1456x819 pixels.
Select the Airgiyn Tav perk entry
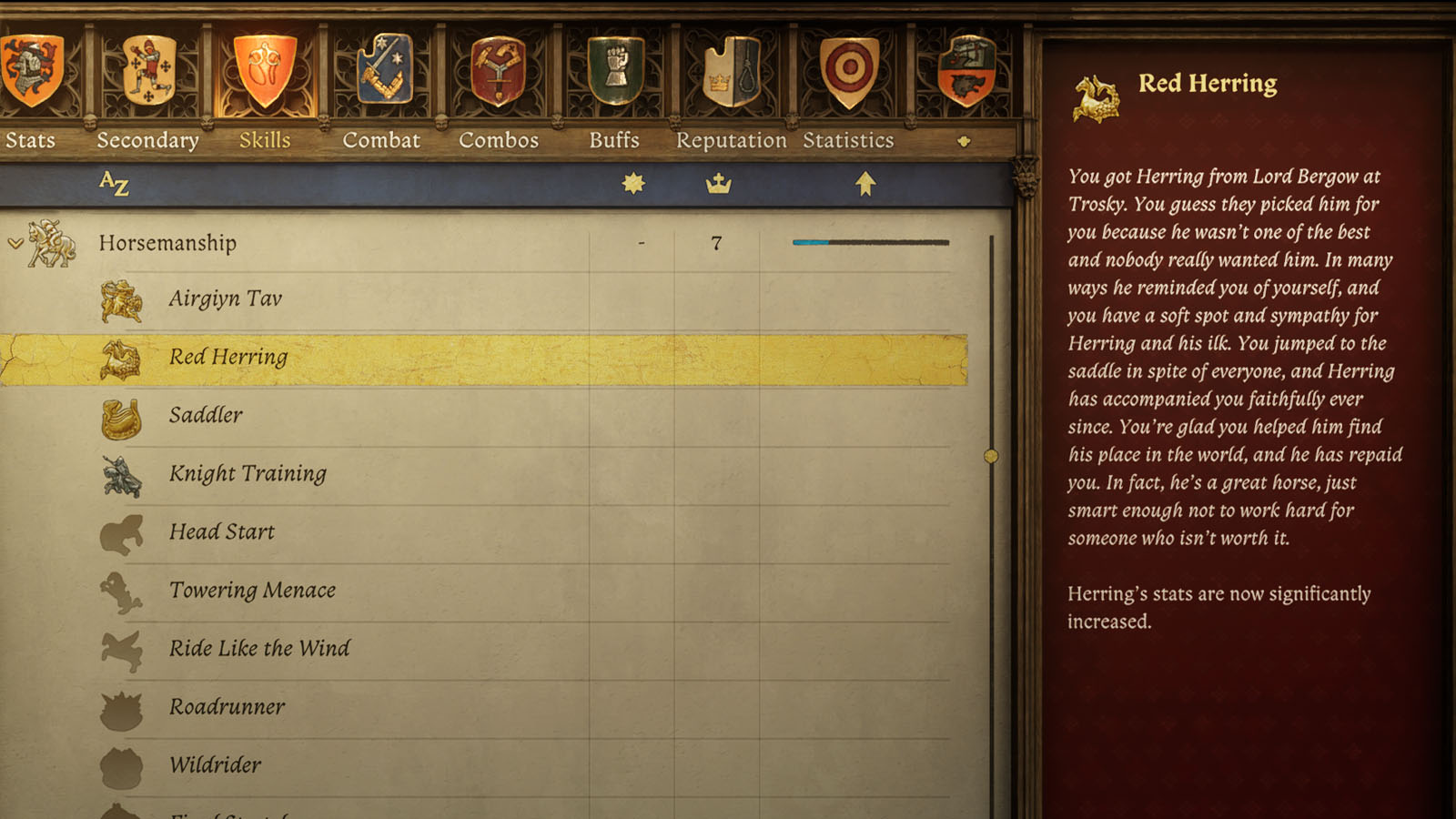coord(225,298)
